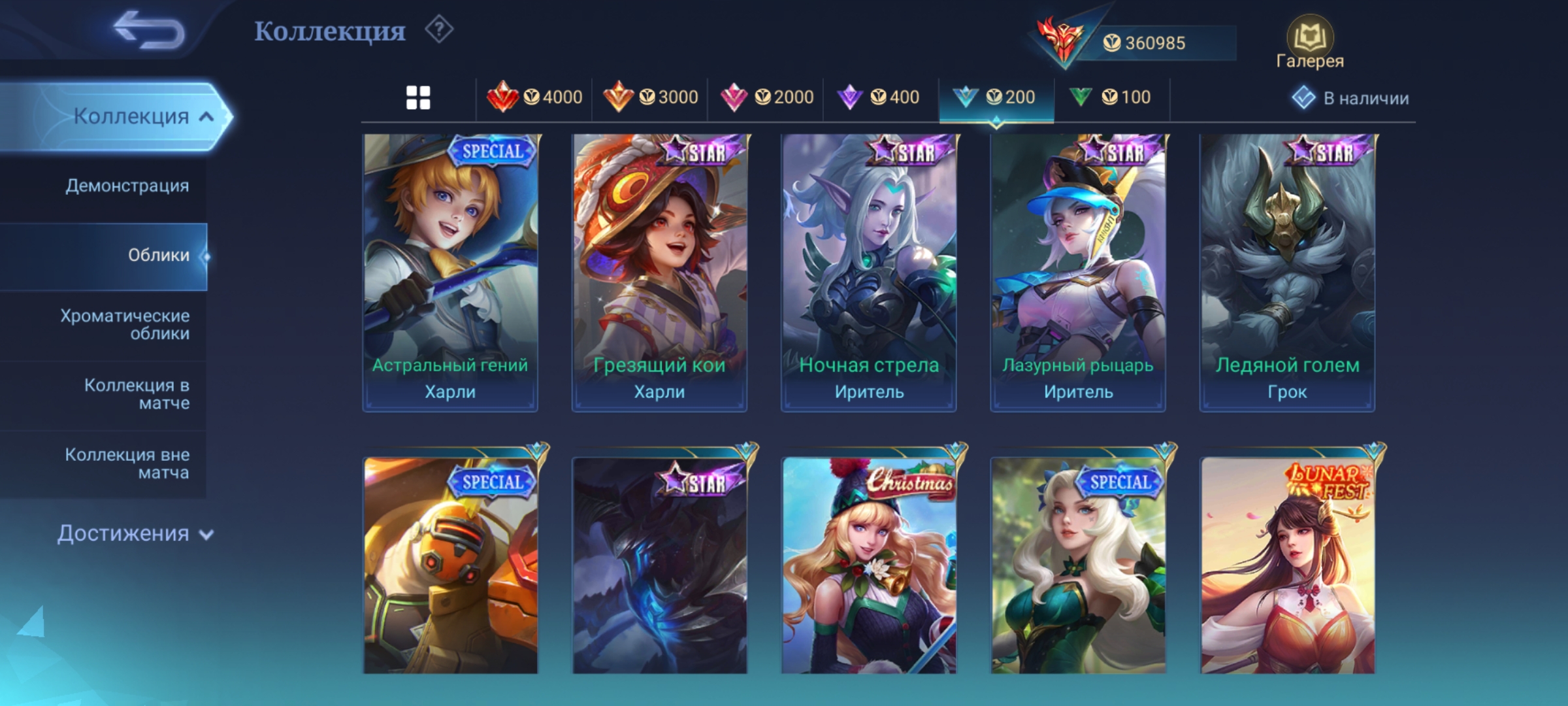Select the 200 points tier tab
The image size is (1568, 706).
(995, 98)
